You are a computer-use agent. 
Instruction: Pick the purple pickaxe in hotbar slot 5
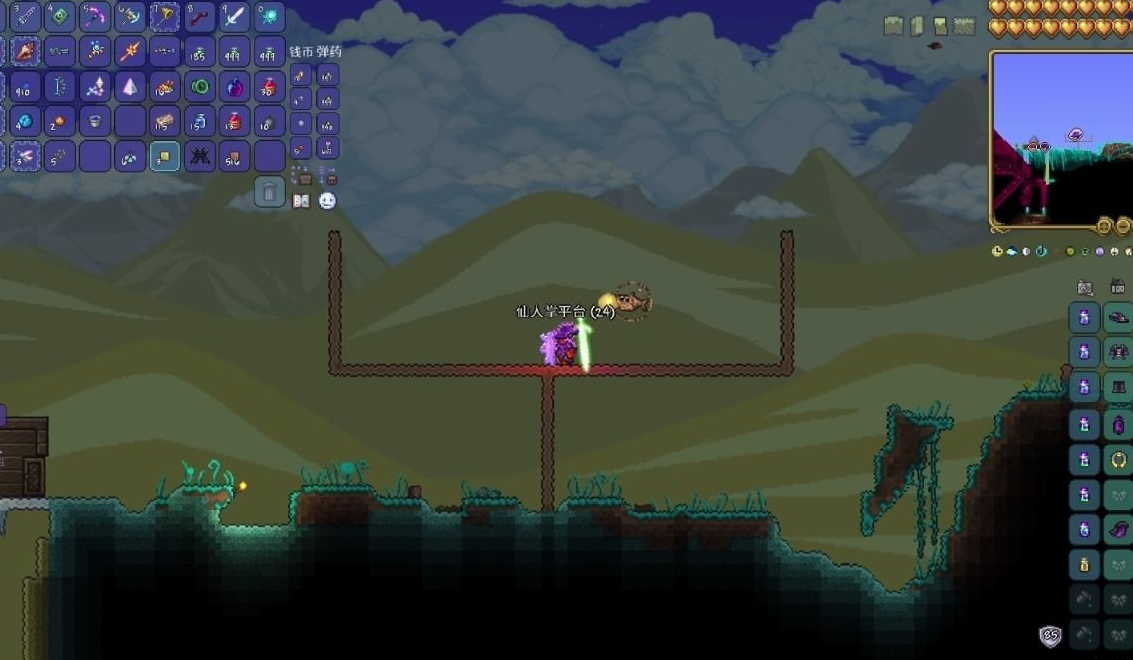tap(94, 17)
